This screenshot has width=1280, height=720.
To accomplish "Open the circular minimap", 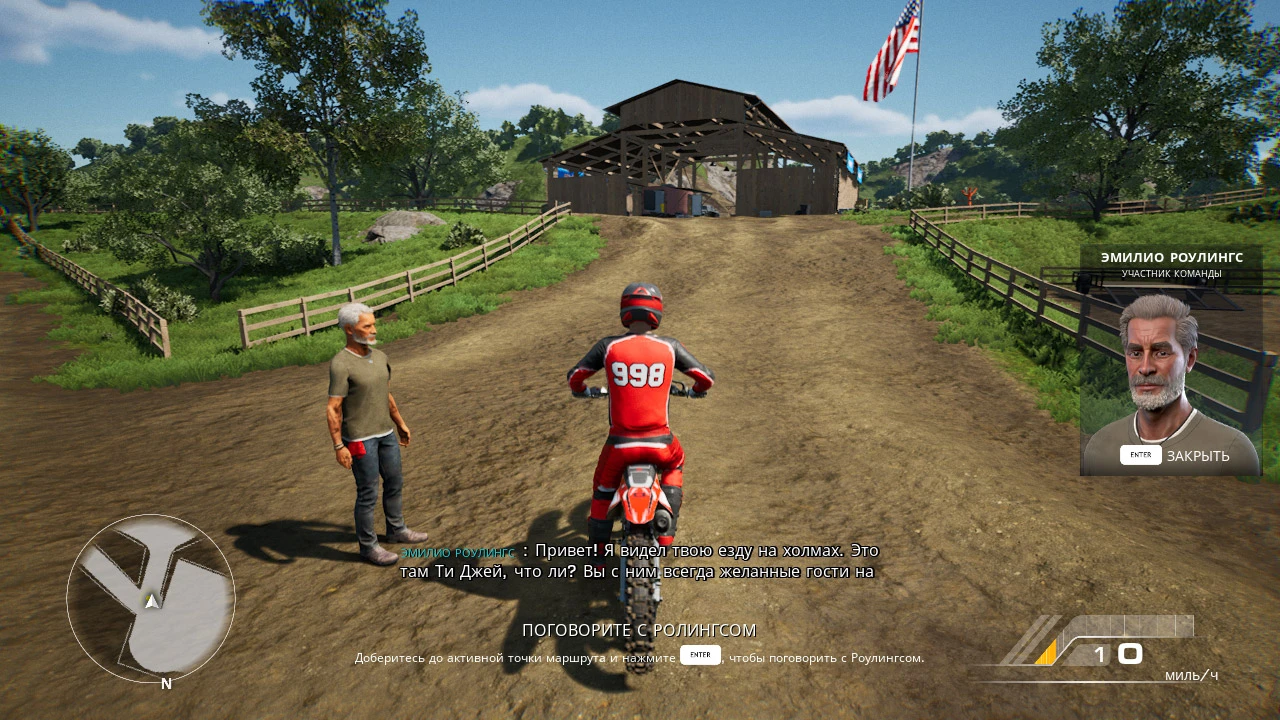I will (151, 599).
